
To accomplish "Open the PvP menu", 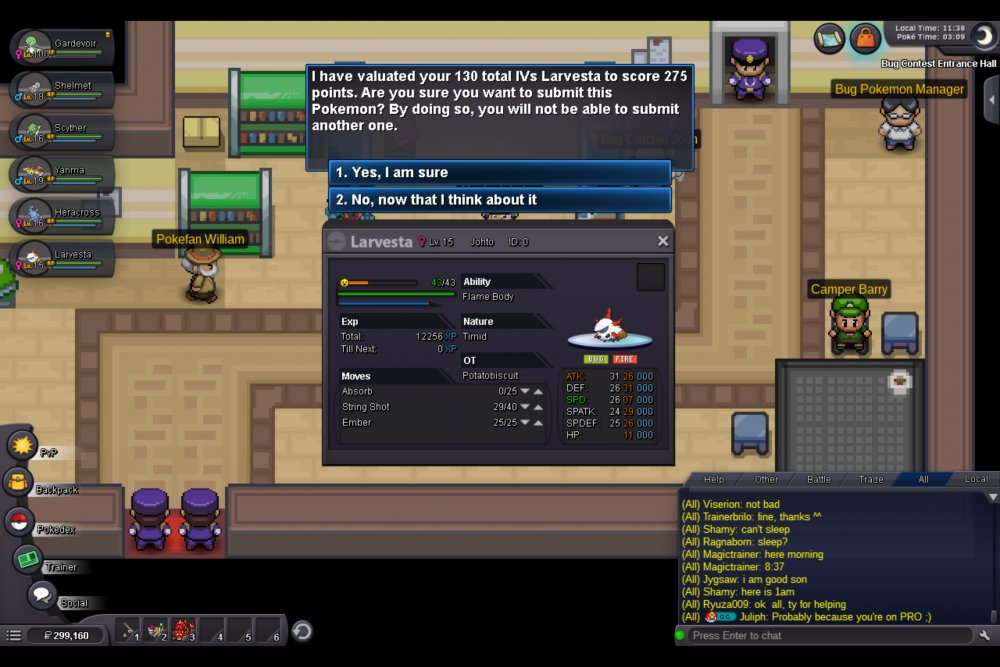I will (x=23, y=444).
